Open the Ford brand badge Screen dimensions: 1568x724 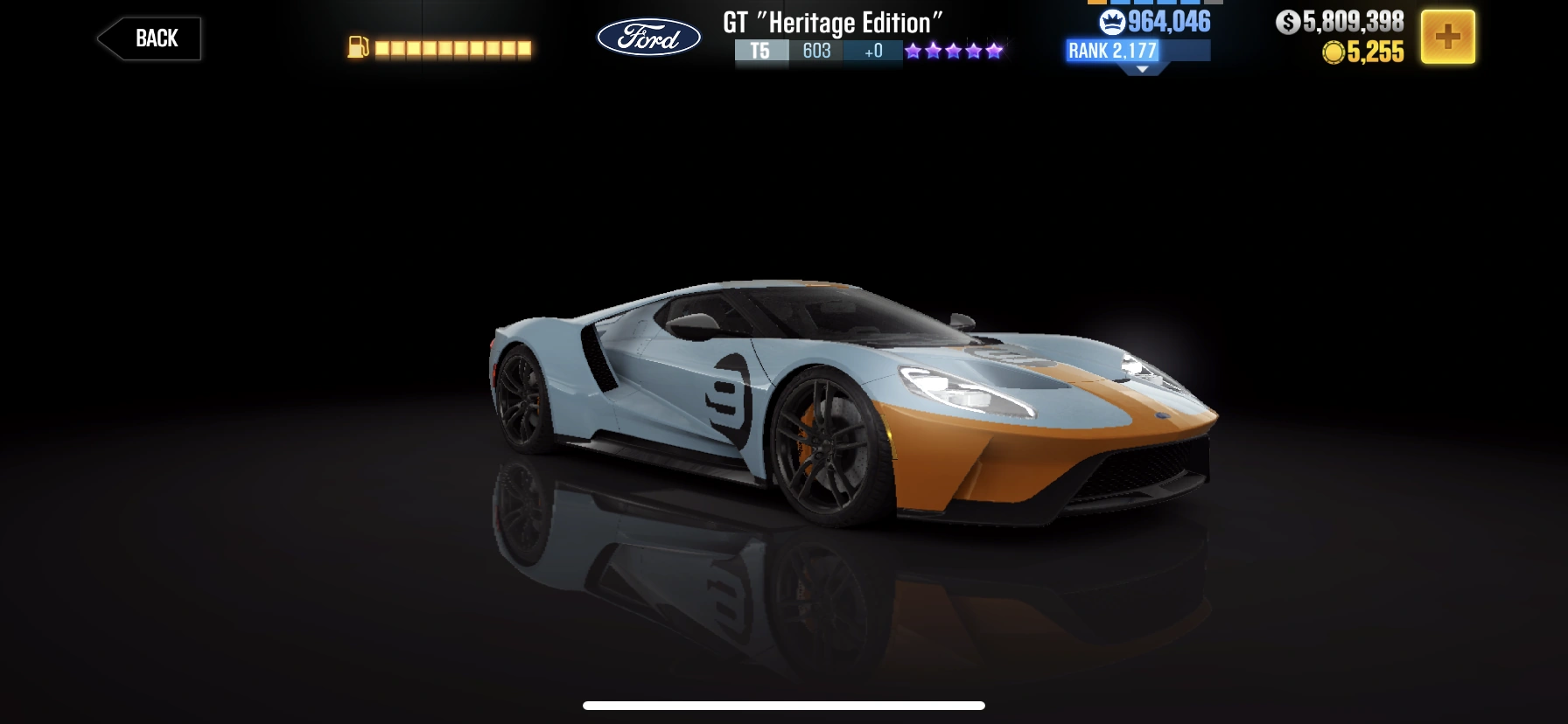coord(648,37)
